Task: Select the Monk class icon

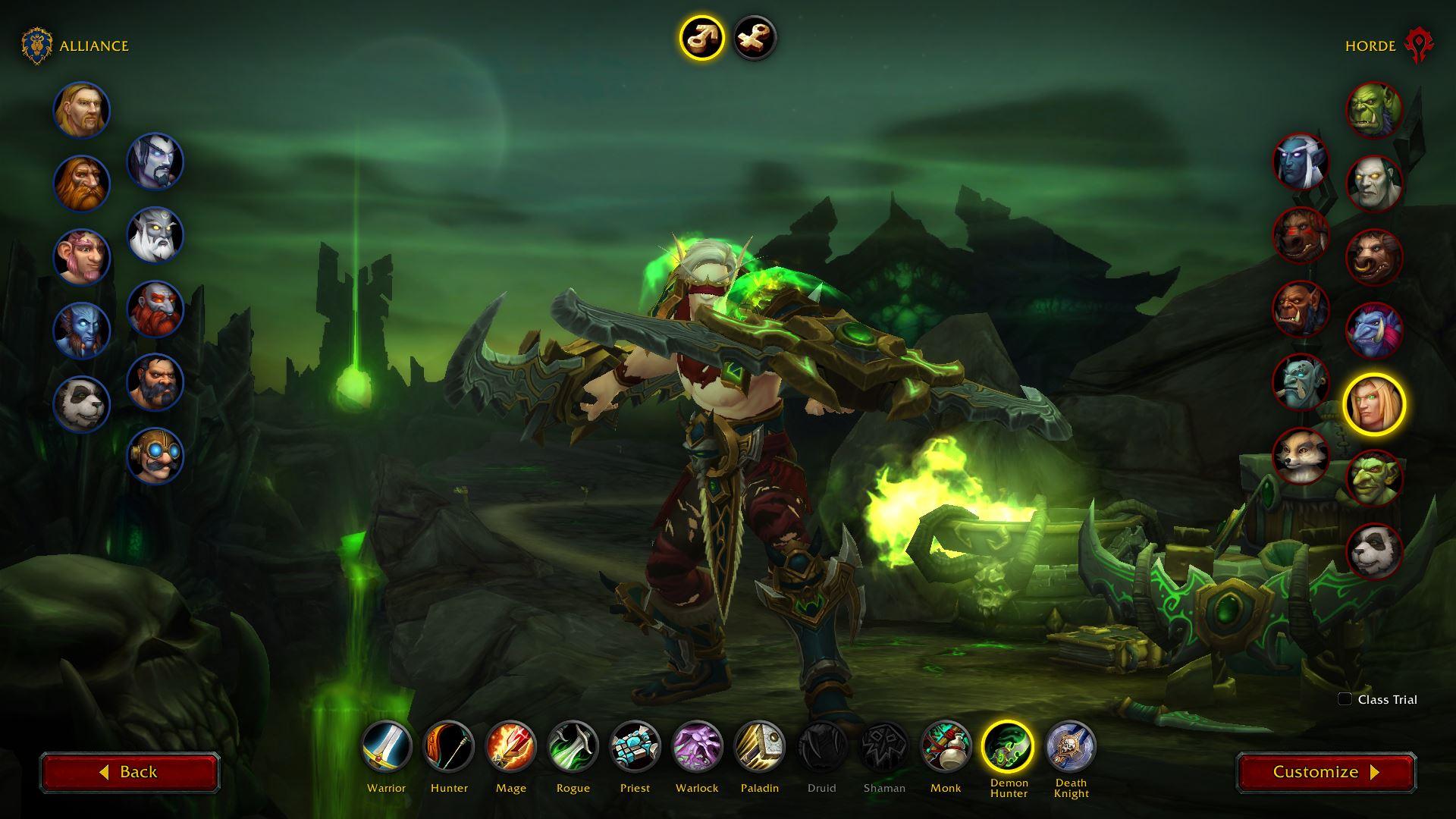Action: [x=946, y=746]
